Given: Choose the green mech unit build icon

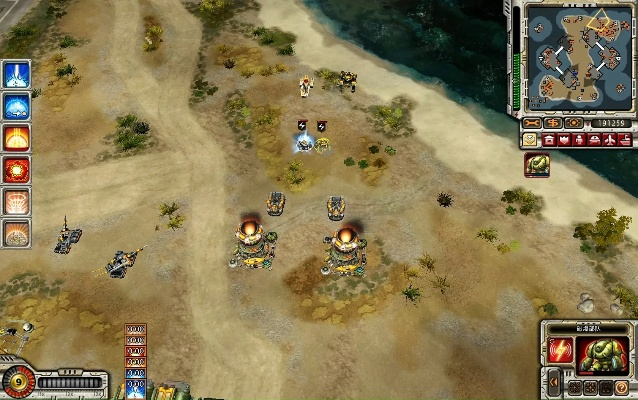Looking at the screenshot, I should pos(536,165).
